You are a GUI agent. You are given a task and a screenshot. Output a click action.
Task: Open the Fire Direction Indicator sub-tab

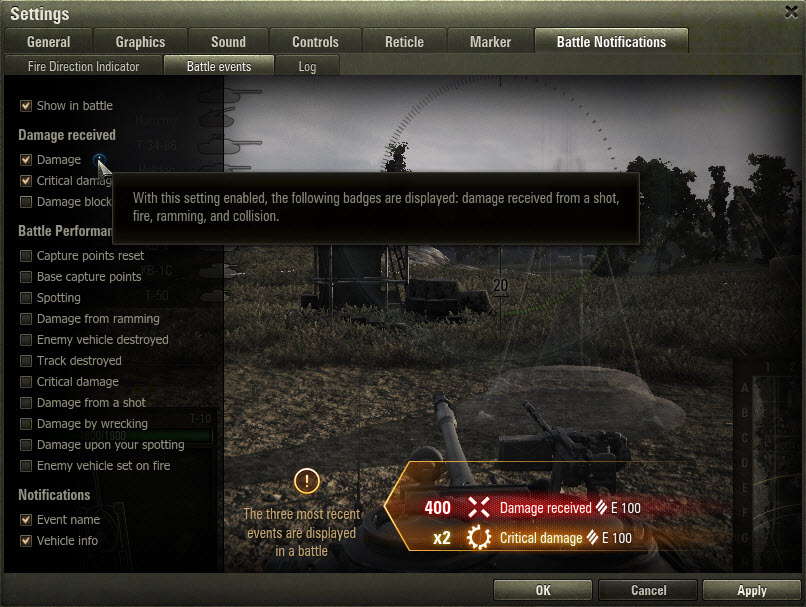[83, 67]
